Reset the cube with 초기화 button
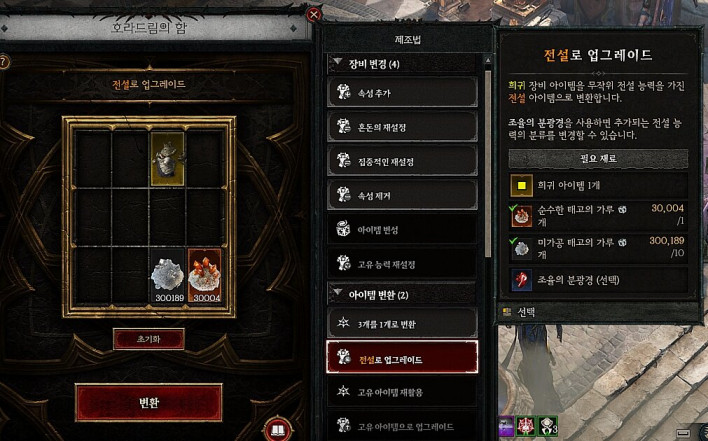 pos(148,339)
